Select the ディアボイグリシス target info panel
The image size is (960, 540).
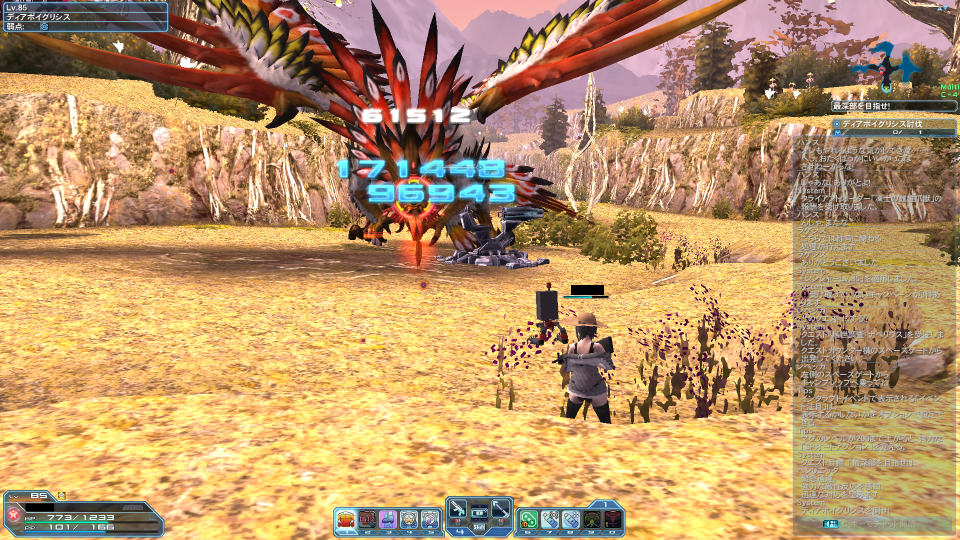[x=84, y=16]
